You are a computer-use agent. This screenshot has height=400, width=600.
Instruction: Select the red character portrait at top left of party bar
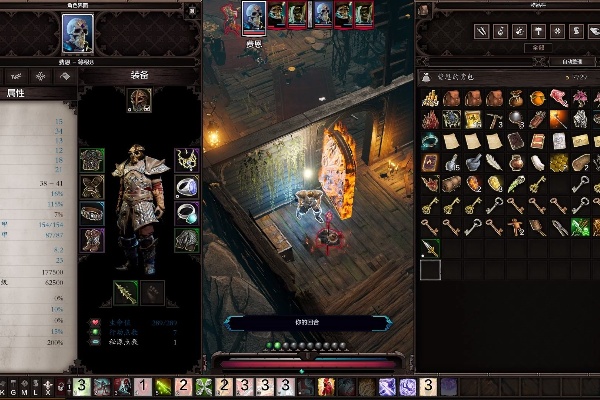point(229,13)
